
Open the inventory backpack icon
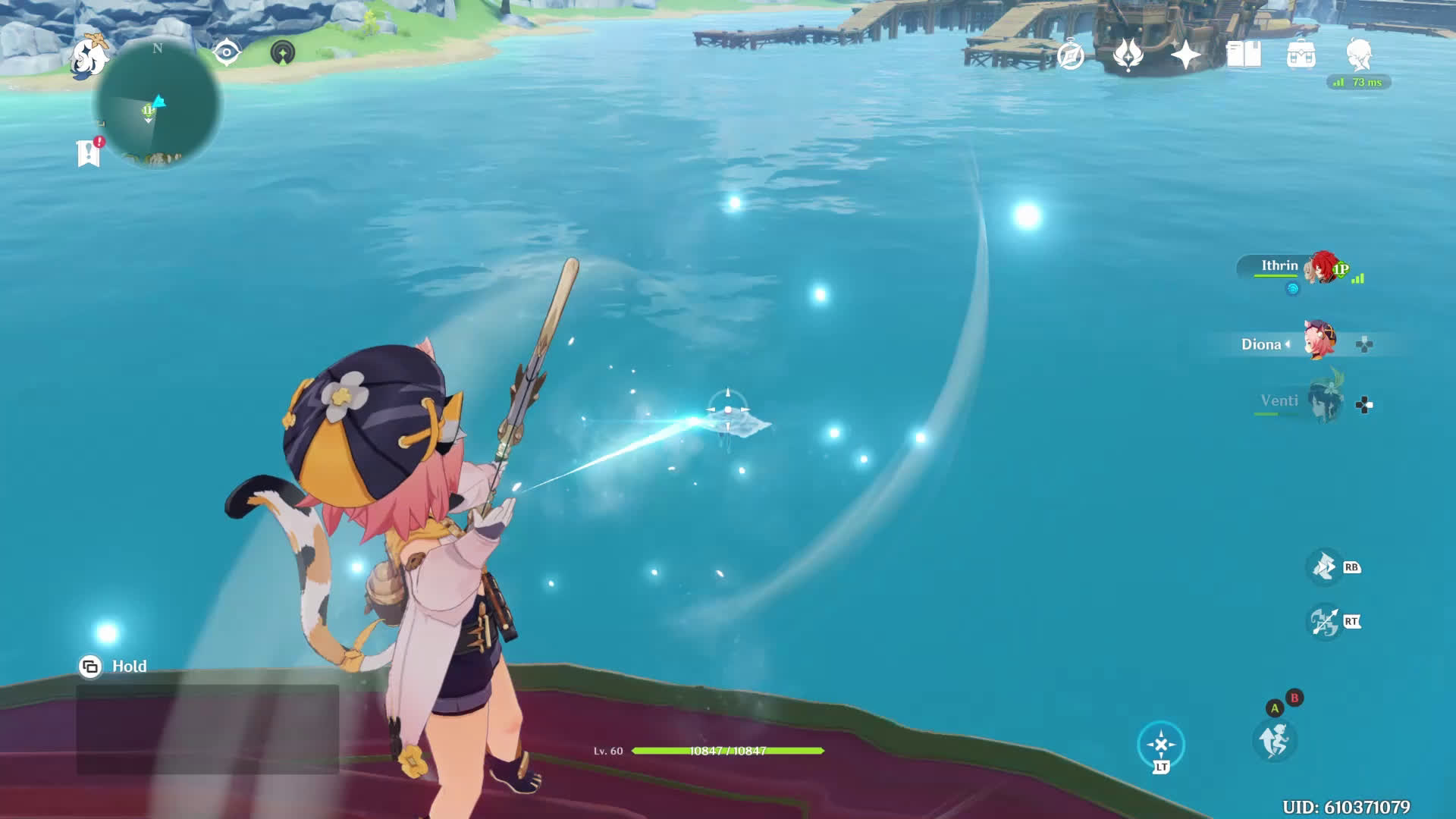tap(1301, 55)
